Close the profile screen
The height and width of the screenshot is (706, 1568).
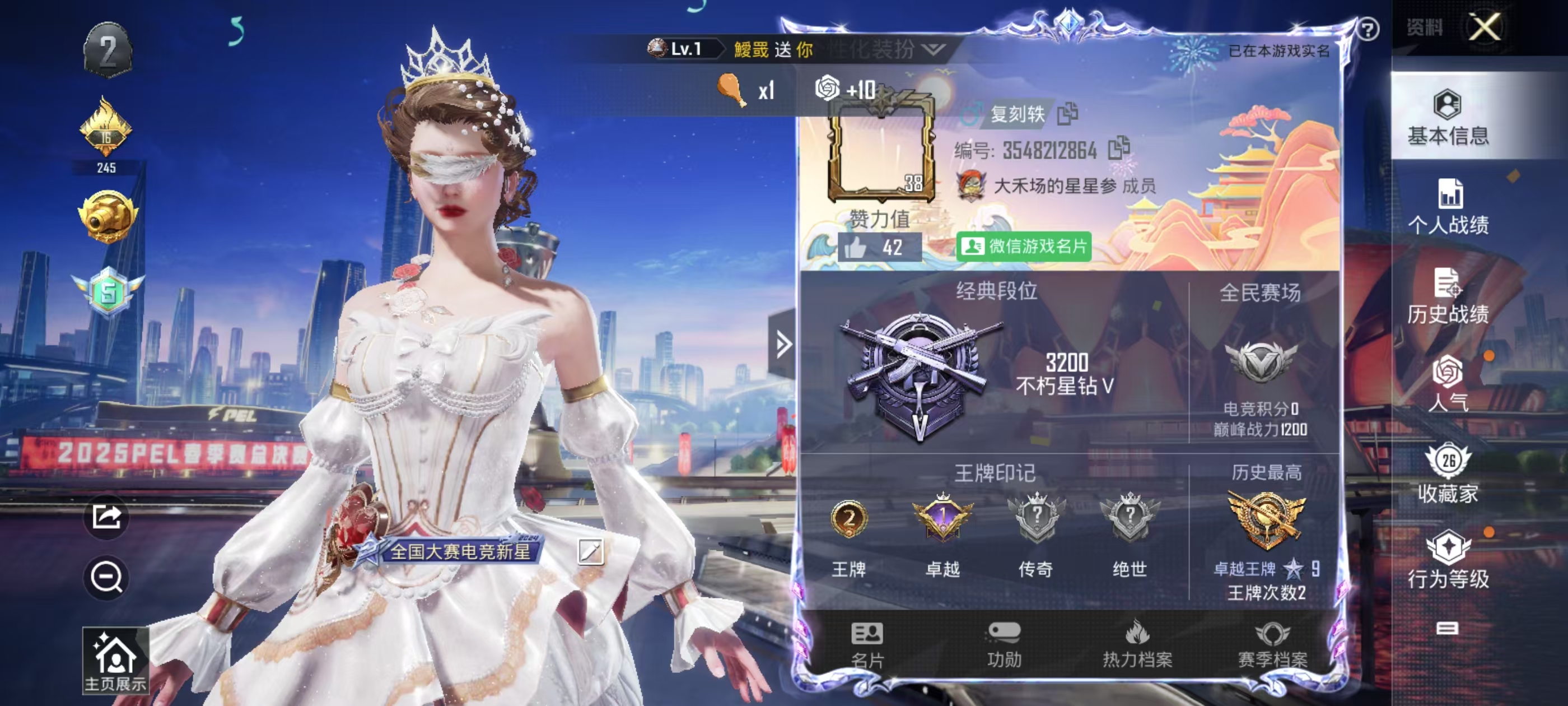pos(1485,27)
